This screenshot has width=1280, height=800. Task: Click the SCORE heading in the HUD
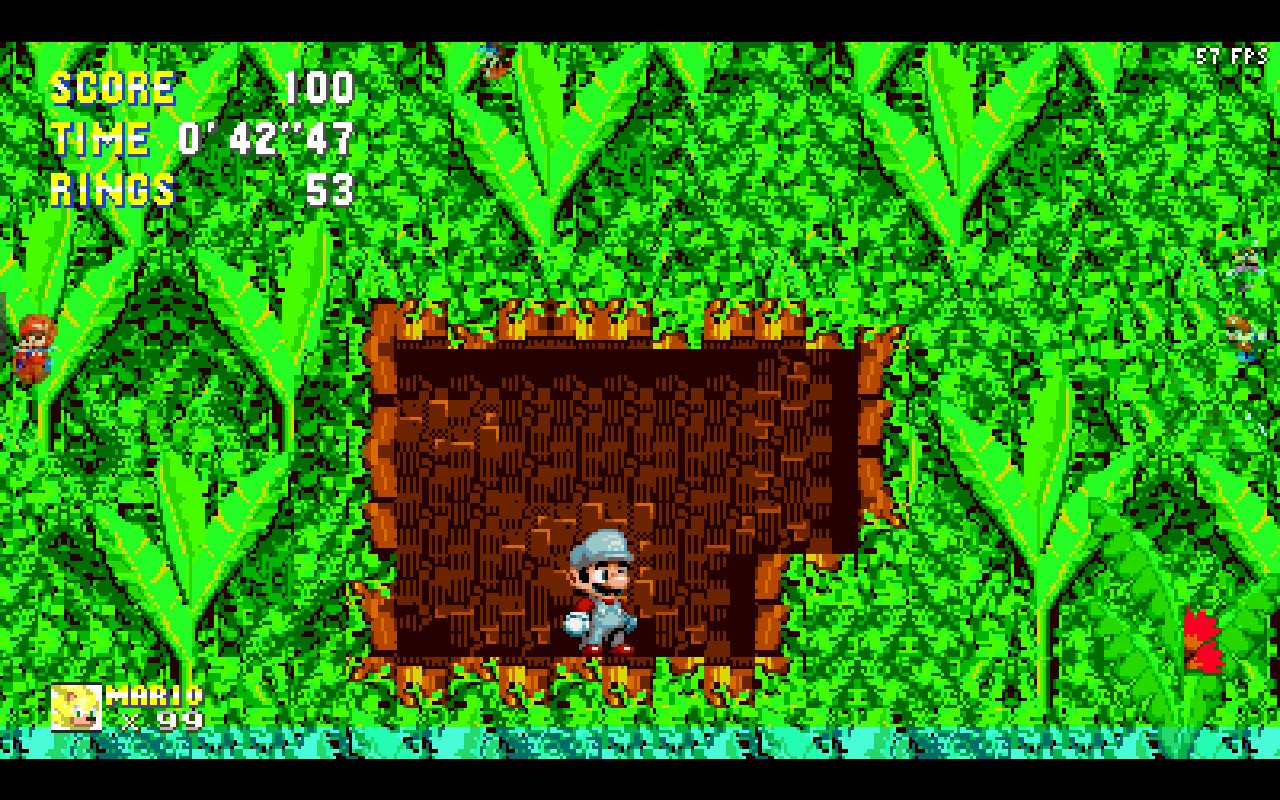(113, 88)
